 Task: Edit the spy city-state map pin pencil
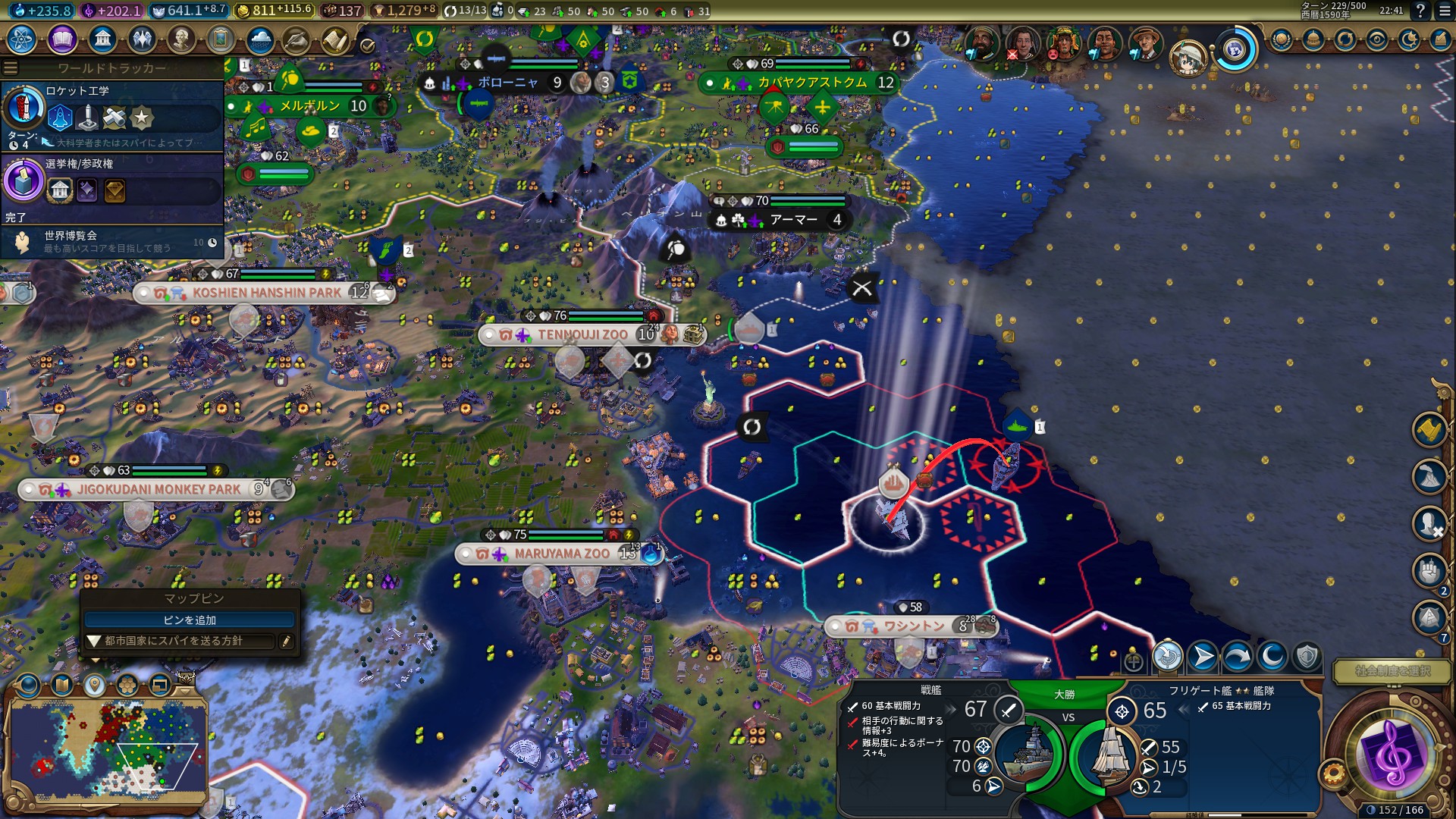click(286, 642)
